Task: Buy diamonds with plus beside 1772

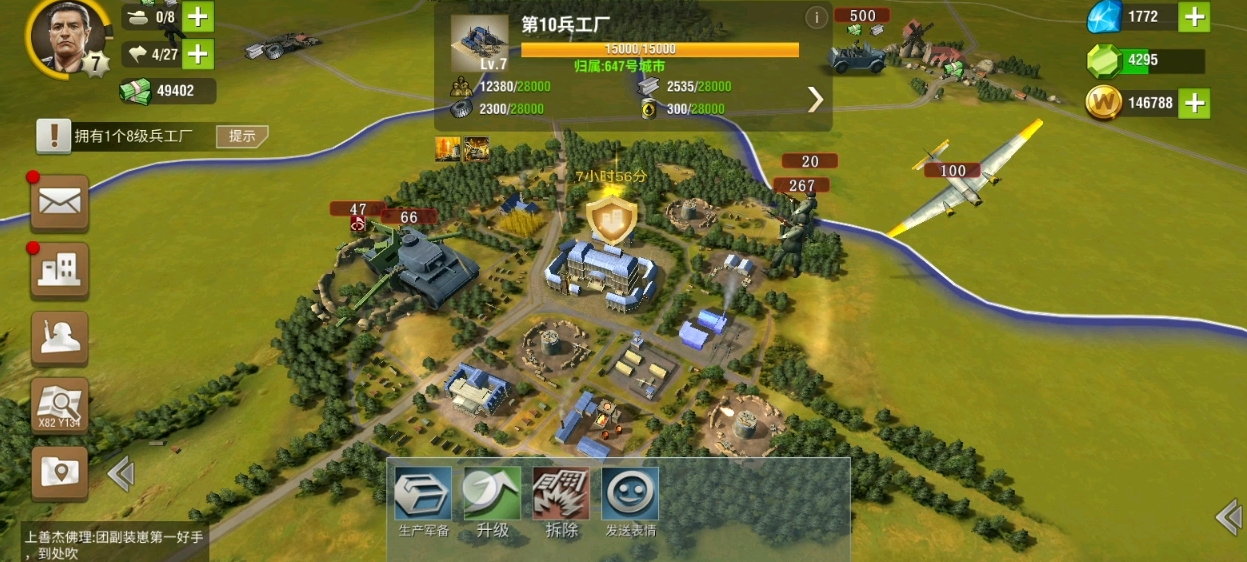Action: coord(1194,16)
